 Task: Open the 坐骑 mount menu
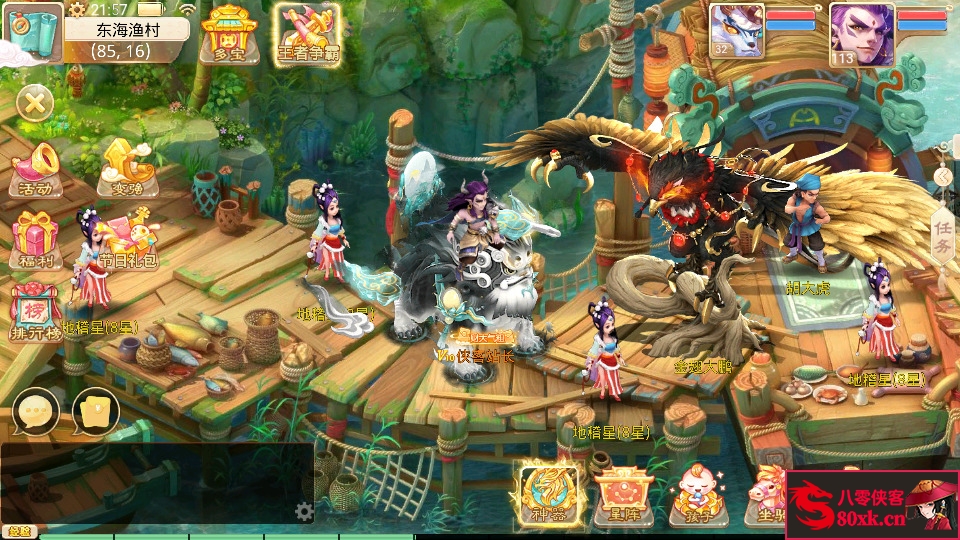click(x=768, y=495)
